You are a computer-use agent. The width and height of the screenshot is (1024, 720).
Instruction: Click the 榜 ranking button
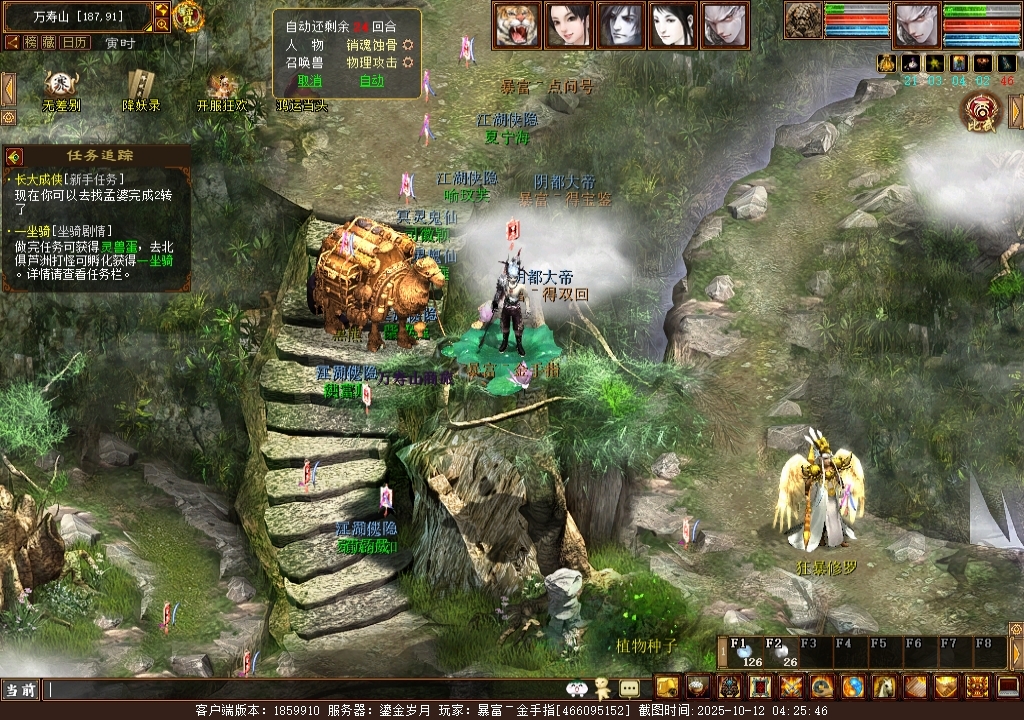31,42
